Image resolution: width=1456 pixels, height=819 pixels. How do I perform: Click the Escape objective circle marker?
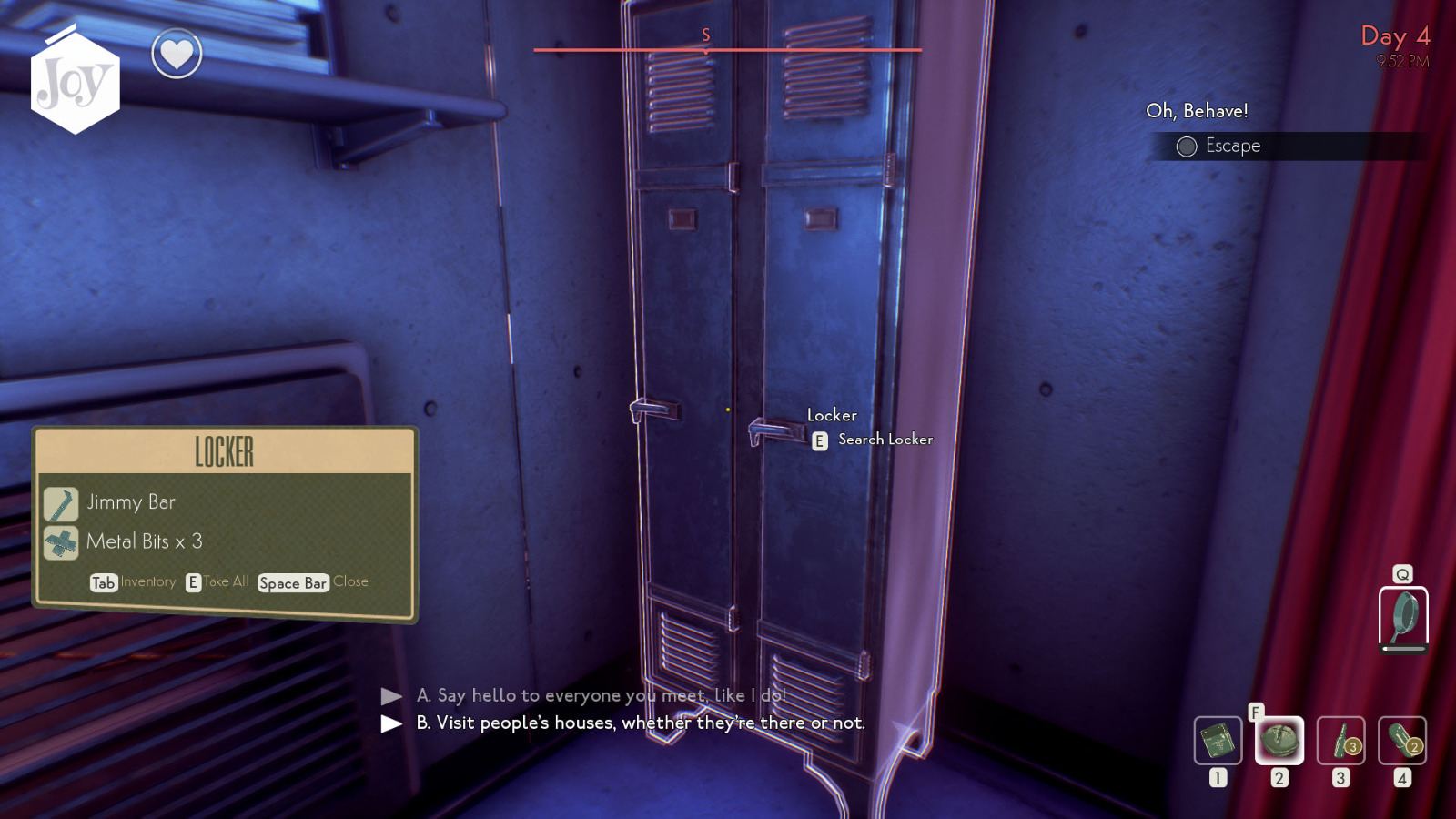pyautogui.click(x=1187, y=146)
